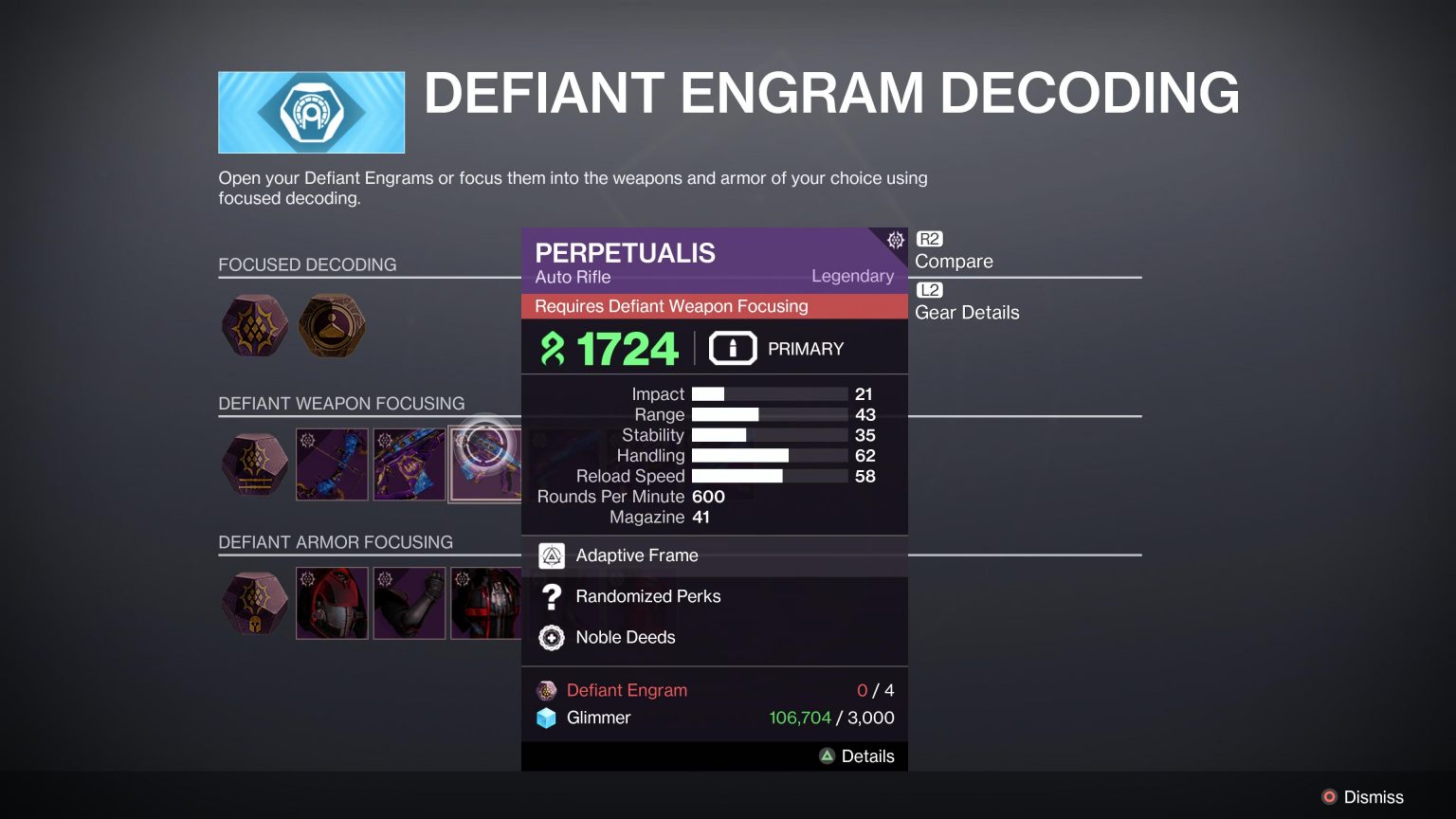The height and width of the screenshot is (819, 1456).
Task: Click the Defiant Engram Decoding banner icon
Action: click(x=311, y=111)
